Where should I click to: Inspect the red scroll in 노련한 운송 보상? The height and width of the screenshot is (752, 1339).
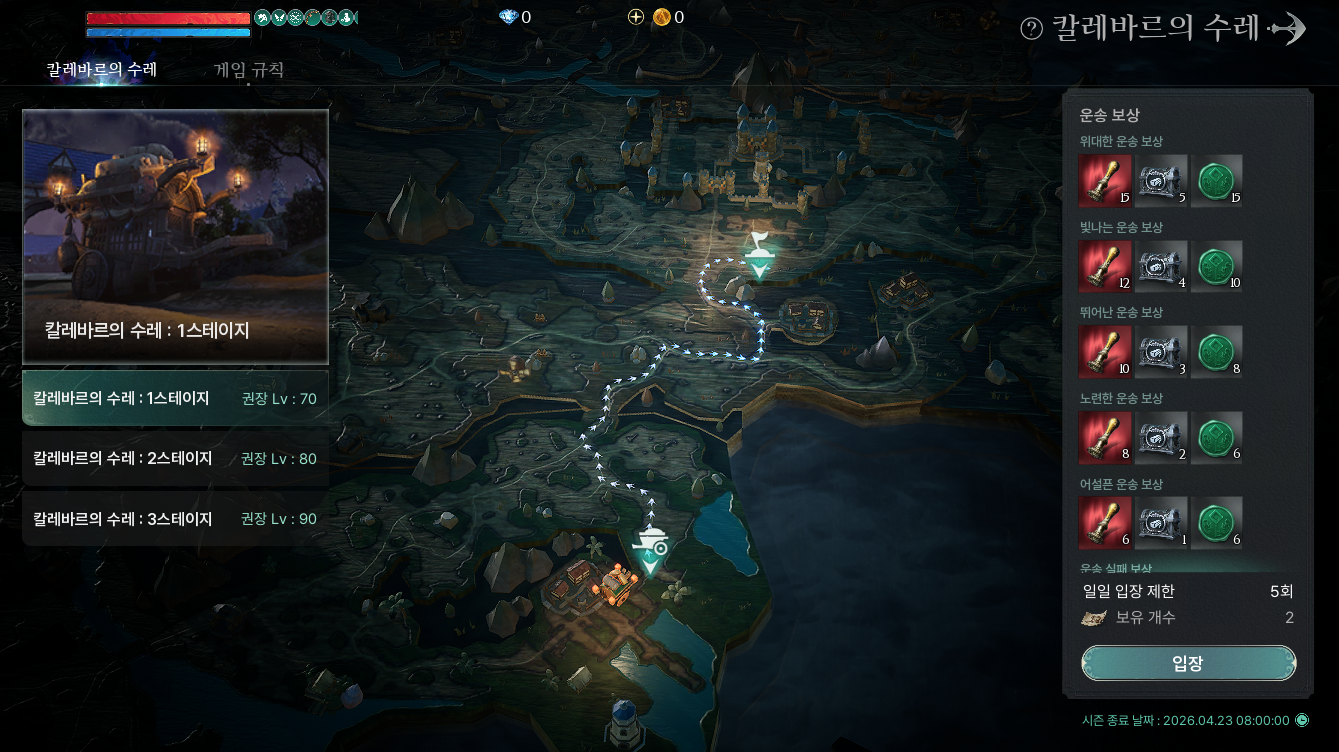point(1105,437)
